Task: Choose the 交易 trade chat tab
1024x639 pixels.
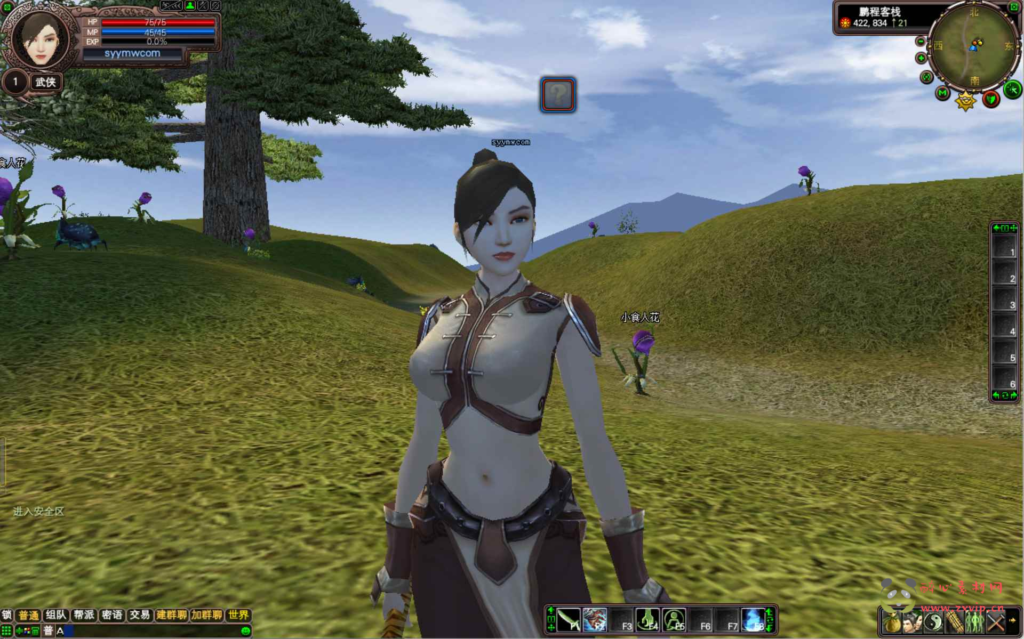Action: (140, 615)
